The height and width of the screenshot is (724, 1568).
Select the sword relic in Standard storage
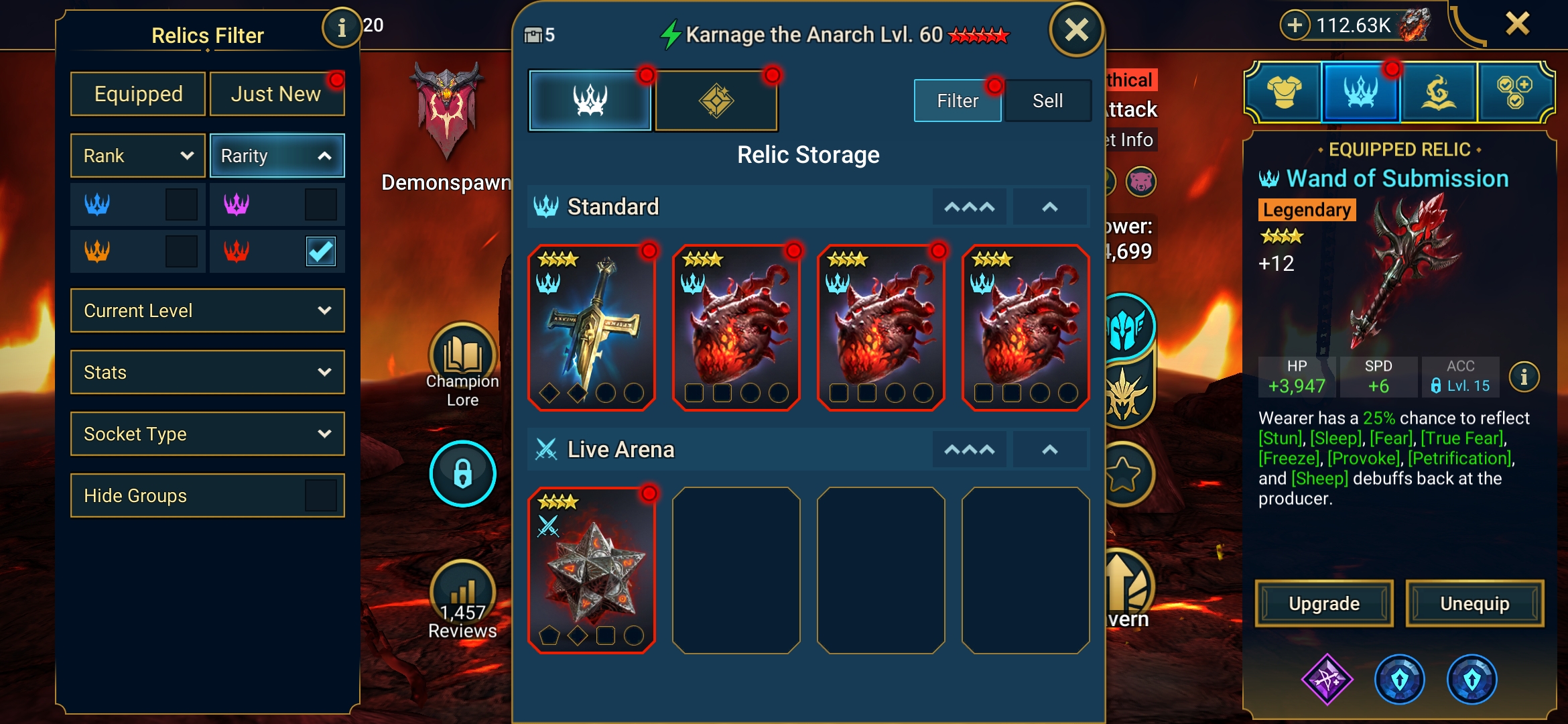coord(592,327)
